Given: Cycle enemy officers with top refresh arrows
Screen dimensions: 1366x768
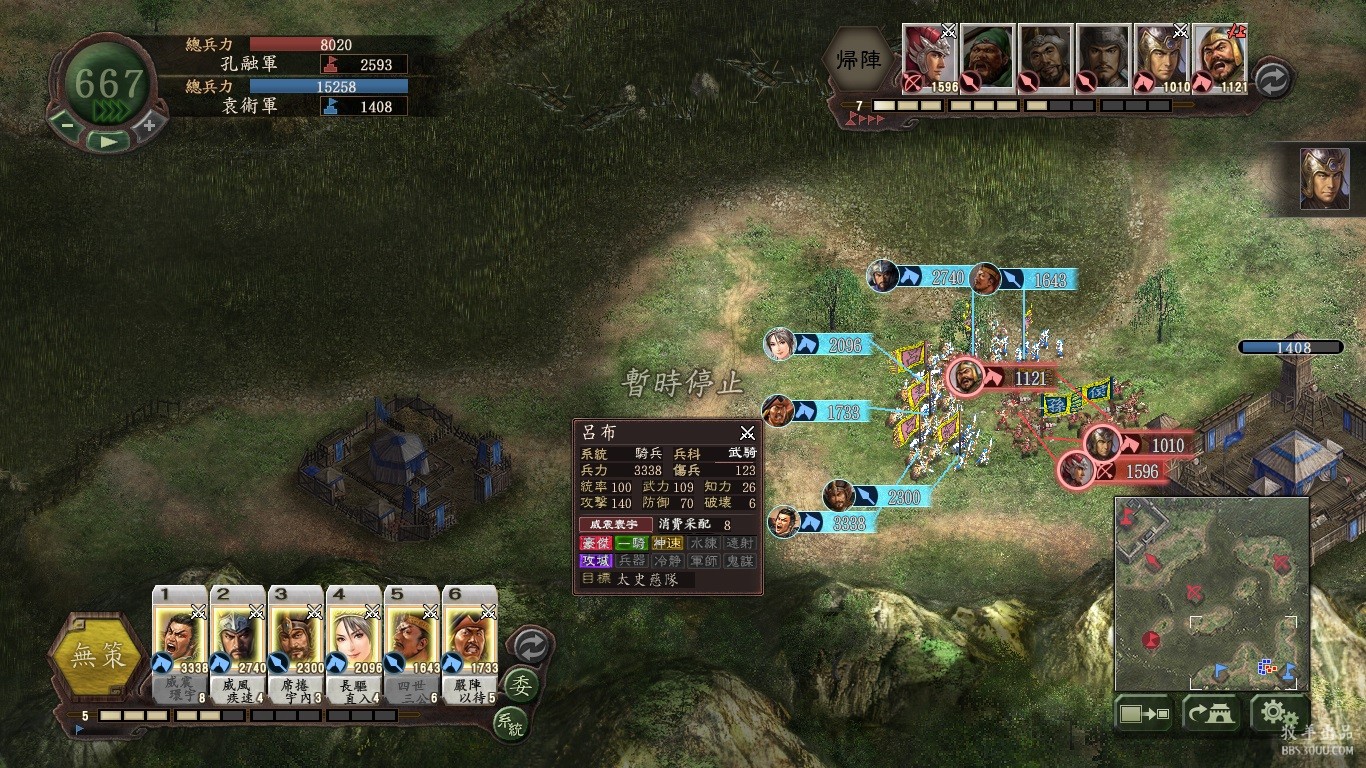Looking at the screenshot, I should [1272, 80].
